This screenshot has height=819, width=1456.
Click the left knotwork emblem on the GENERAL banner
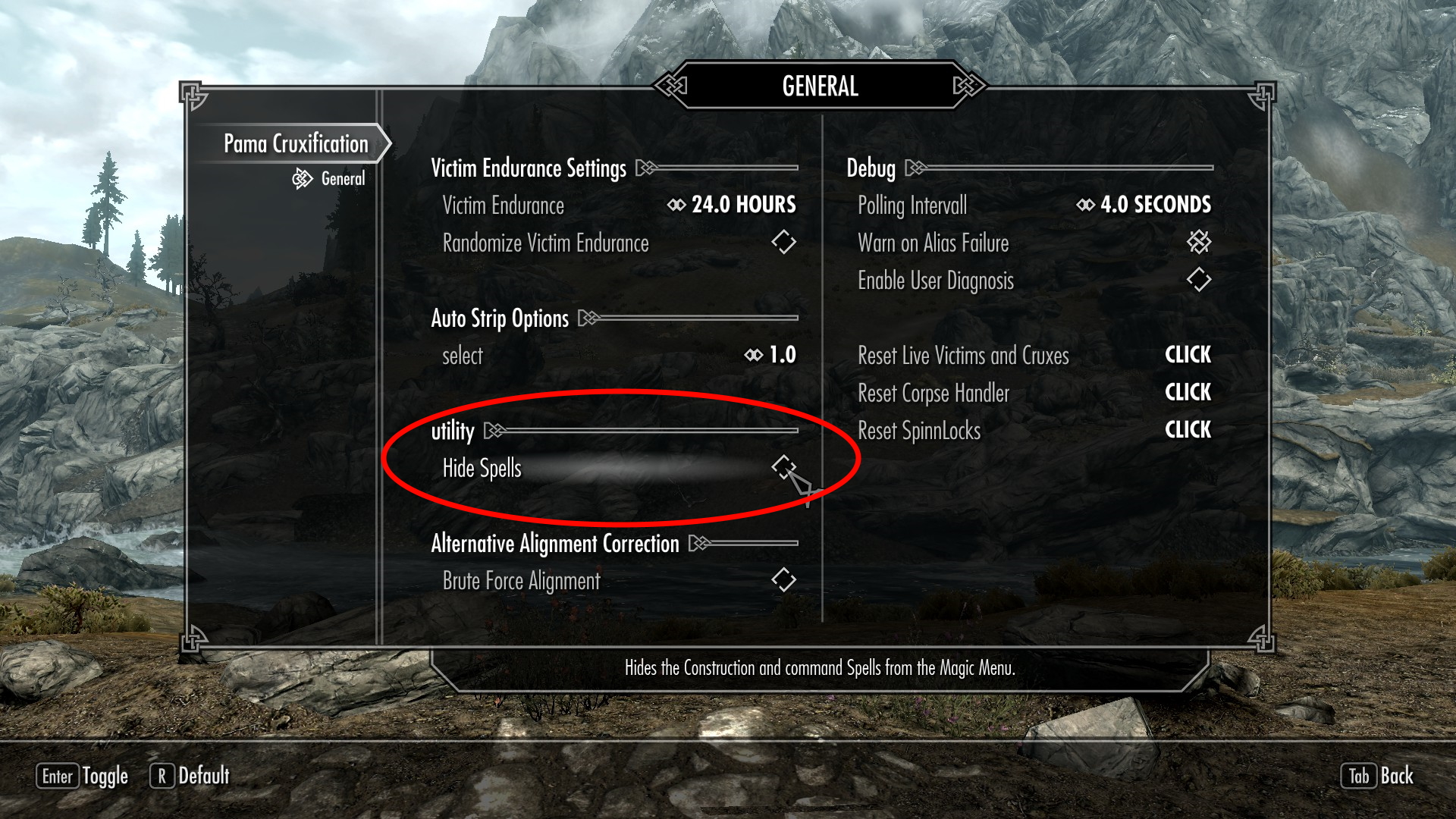pos(670,86)
